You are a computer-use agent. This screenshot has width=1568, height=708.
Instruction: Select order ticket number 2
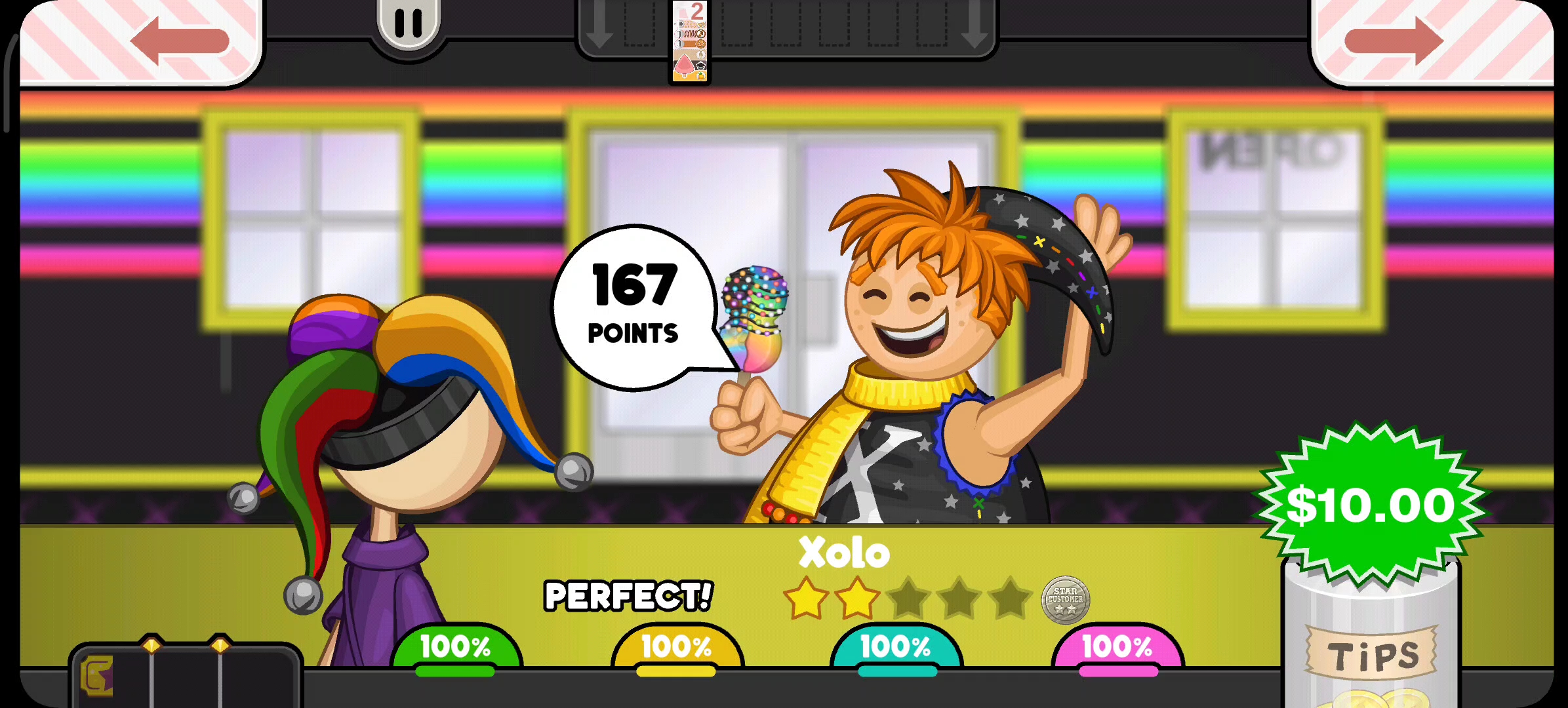tap(690, 42)
